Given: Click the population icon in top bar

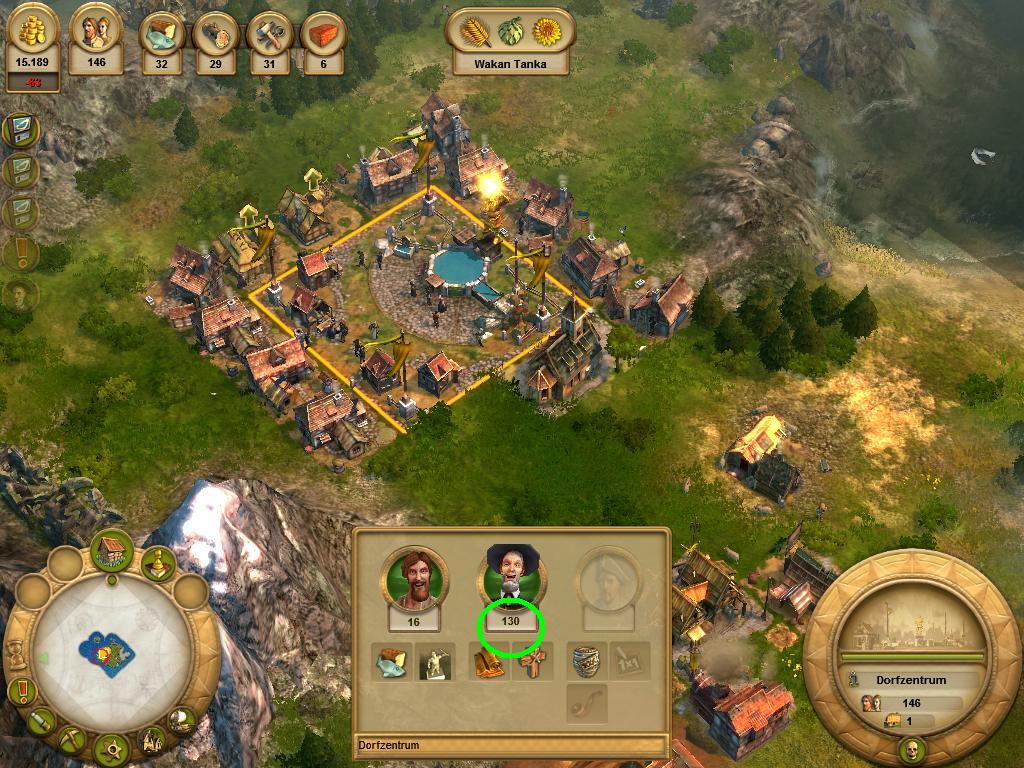Looking at the screenshot, I should point(97,40).
